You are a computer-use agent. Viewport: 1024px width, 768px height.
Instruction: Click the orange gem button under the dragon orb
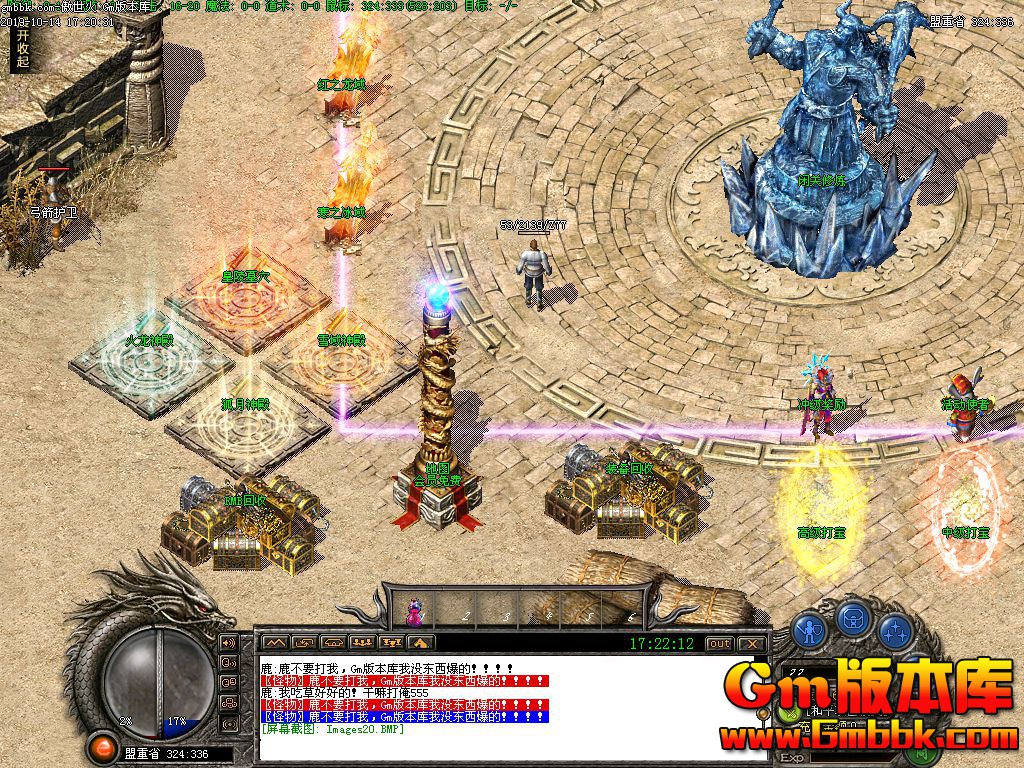coord(101,746)
